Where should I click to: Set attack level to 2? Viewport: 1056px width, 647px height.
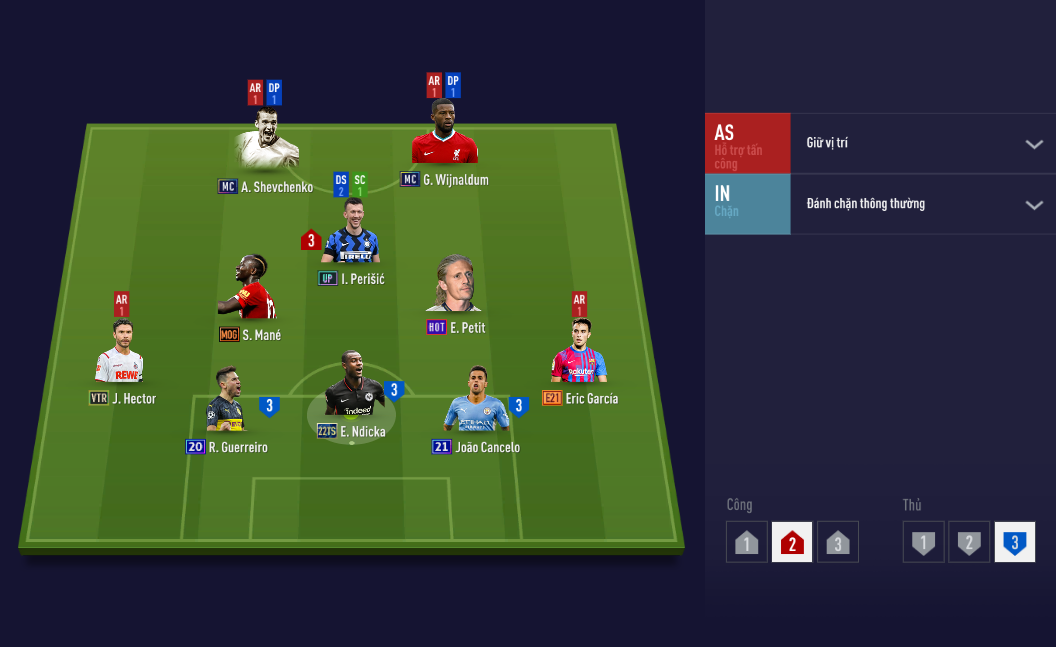pyautogui.click(x=792, y=543)
